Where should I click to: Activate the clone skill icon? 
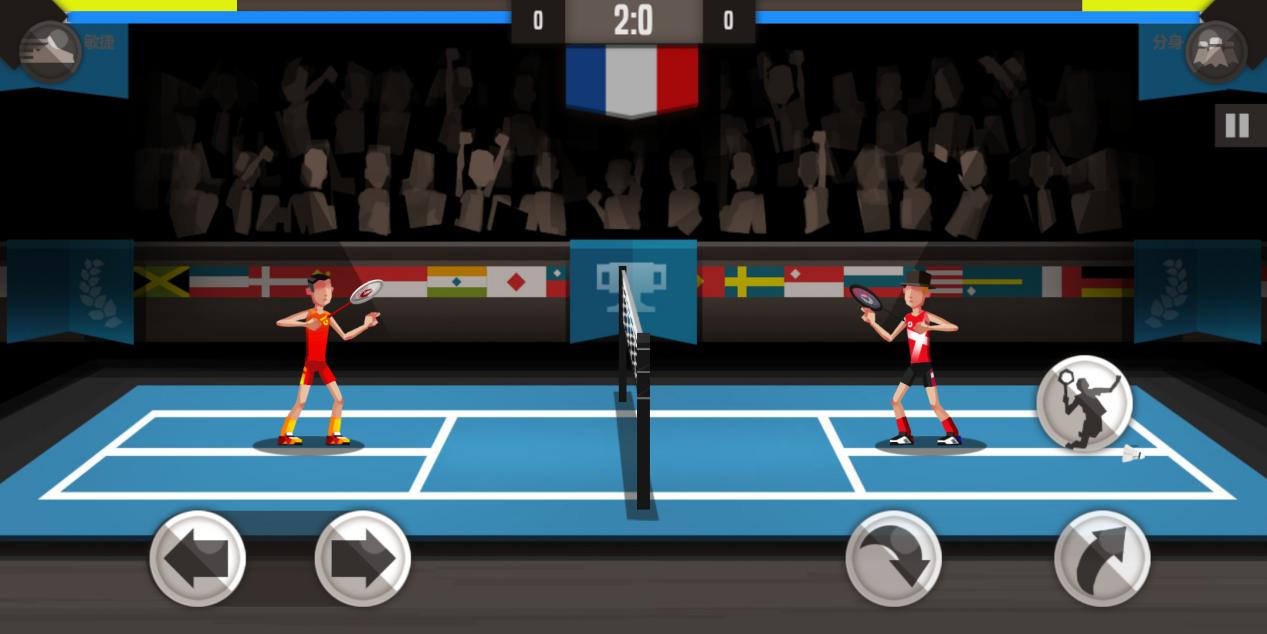point(1216,50)
